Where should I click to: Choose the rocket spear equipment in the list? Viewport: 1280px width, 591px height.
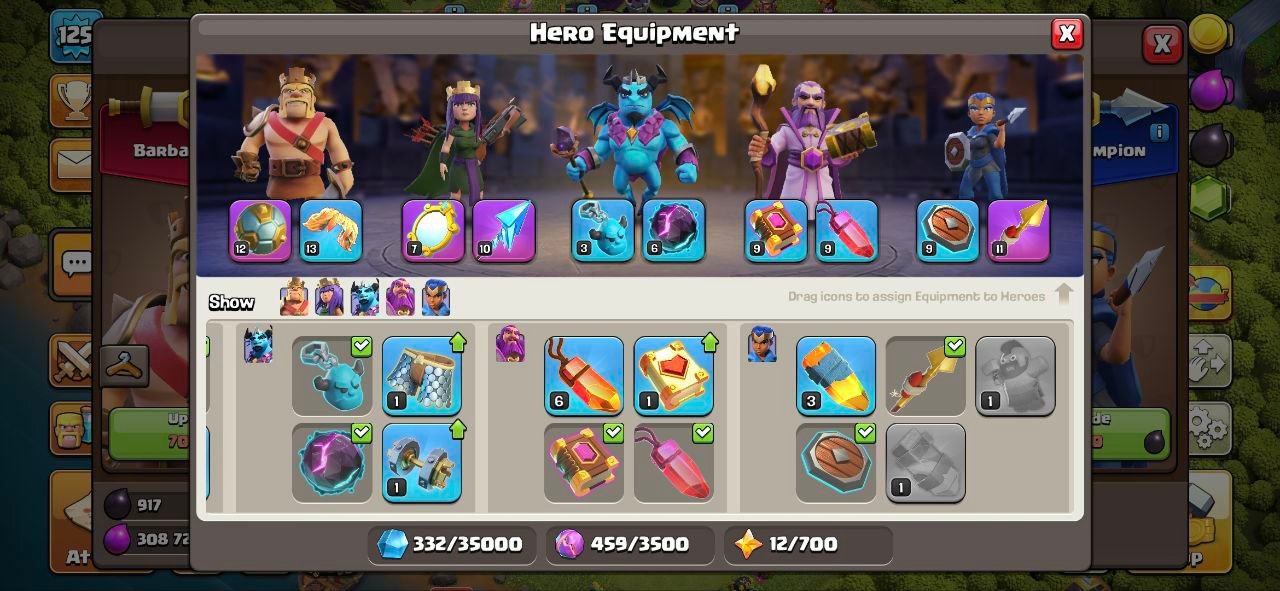[x=836, y=376]
